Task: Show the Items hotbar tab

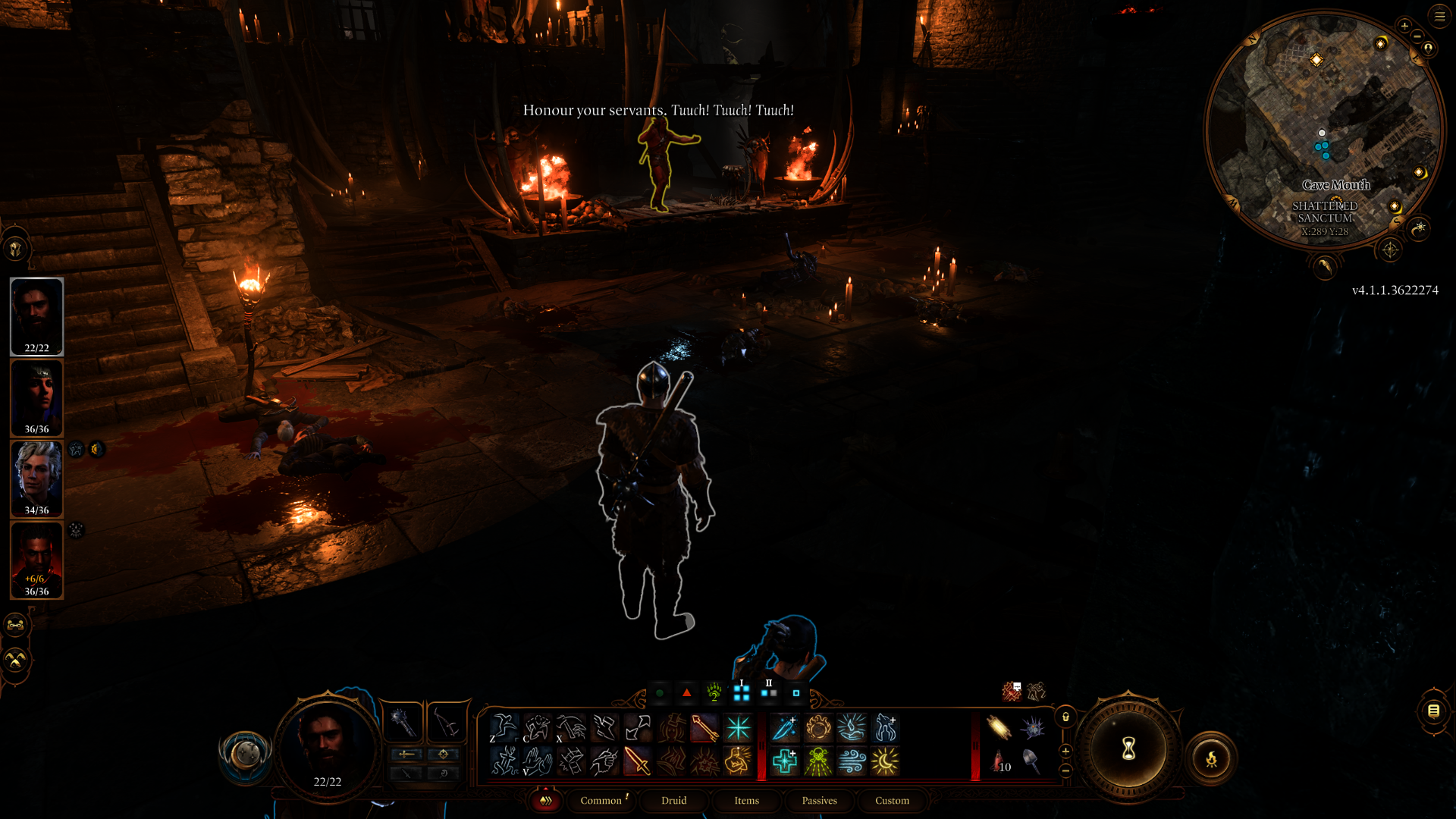Action: click(746, 801)
